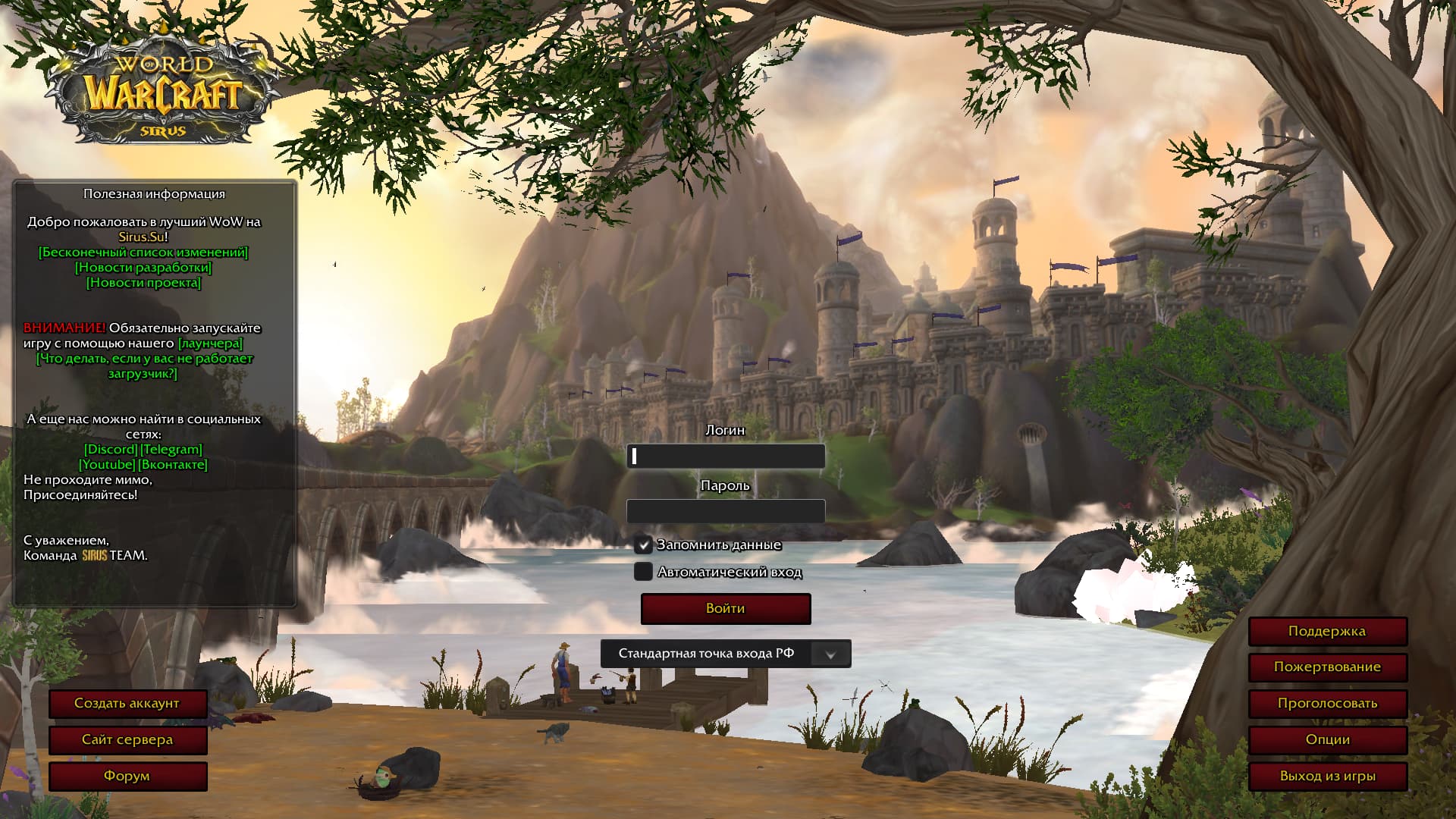The image size is (1456, 819).
Task: Focus the Пароль password field
Action: (726, 511)
